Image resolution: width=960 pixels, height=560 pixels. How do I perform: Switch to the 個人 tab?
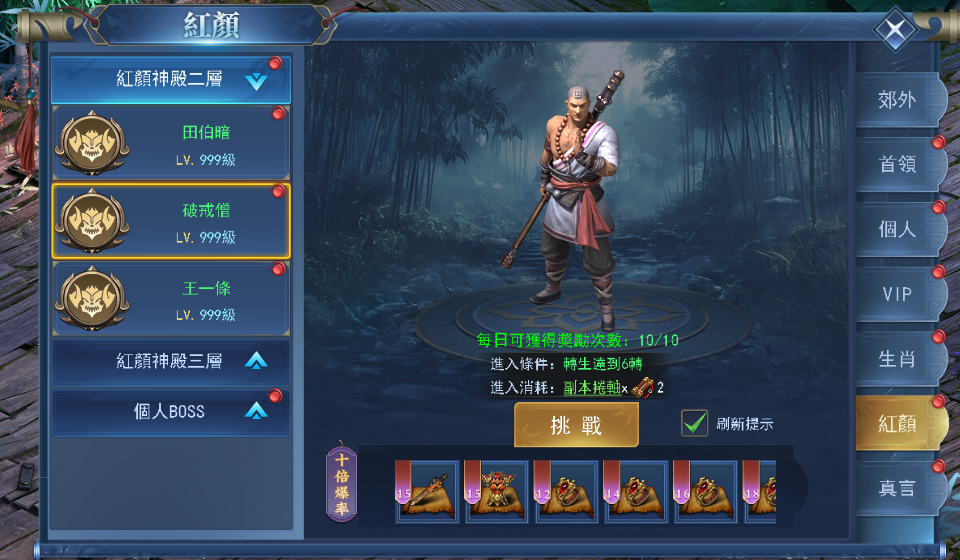coord(897,229)
